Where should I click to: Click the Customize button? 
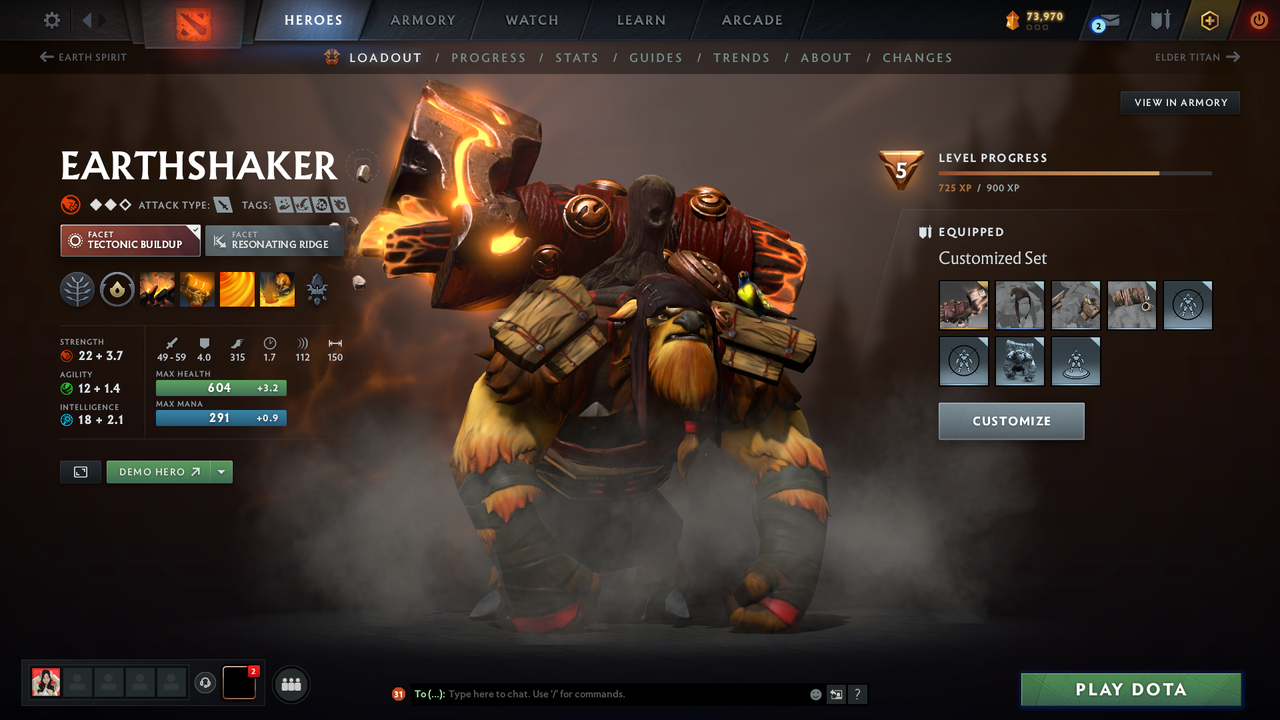[1011, 420]
